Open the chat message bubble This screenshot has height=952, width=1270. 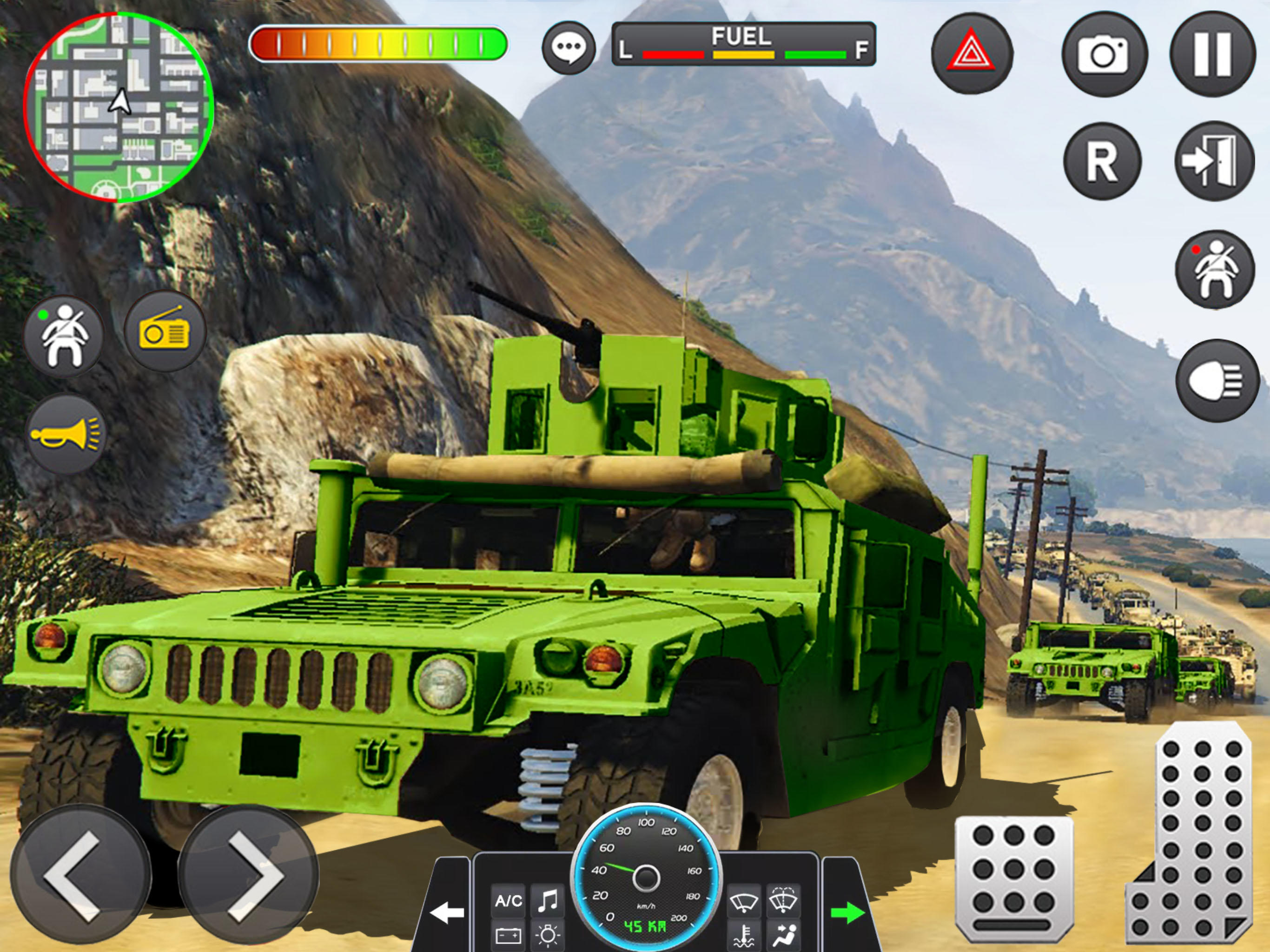point(570,46)
